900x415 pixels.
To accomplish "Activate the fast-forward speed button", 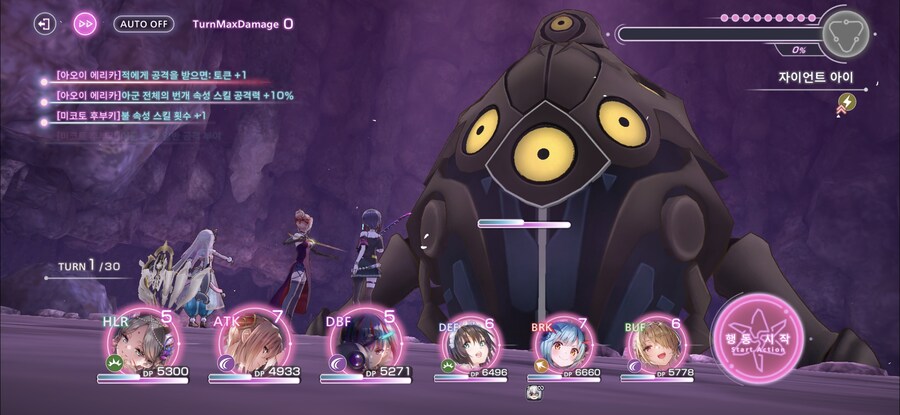I will click(x=86, y=23).
